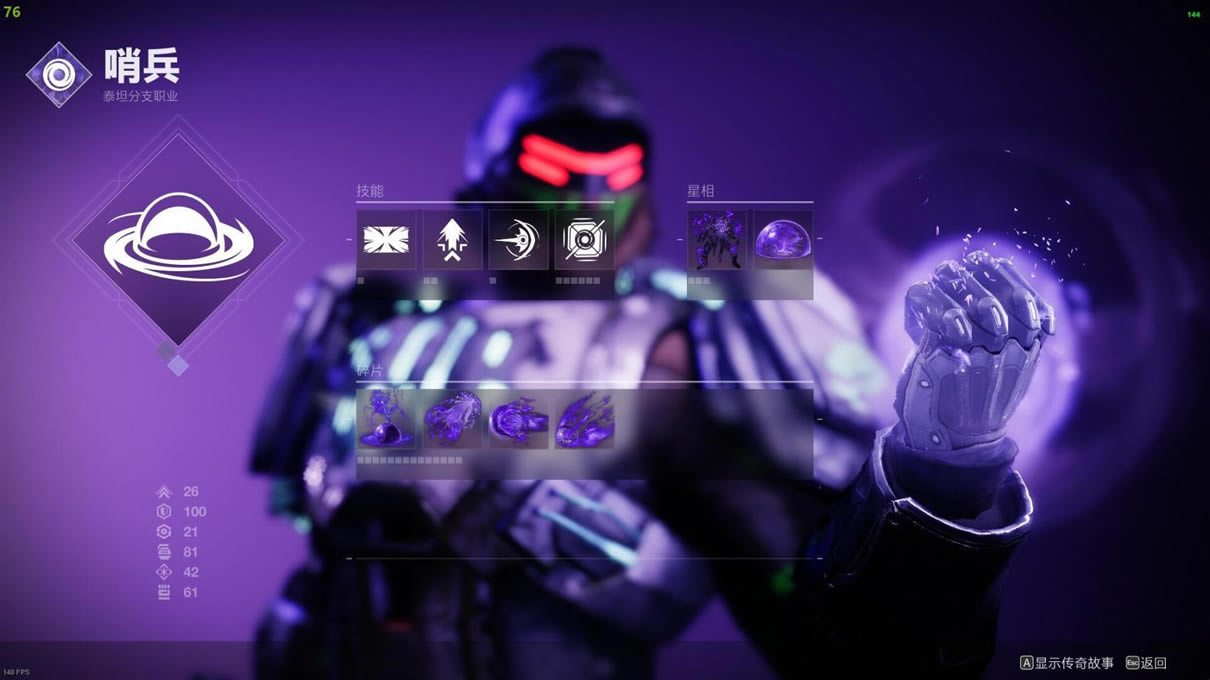The width and height of the screenshot is (1210, 680).
Task: Open the barricade class ability slot
Action: pyautogui.click(x=386, y=240)
